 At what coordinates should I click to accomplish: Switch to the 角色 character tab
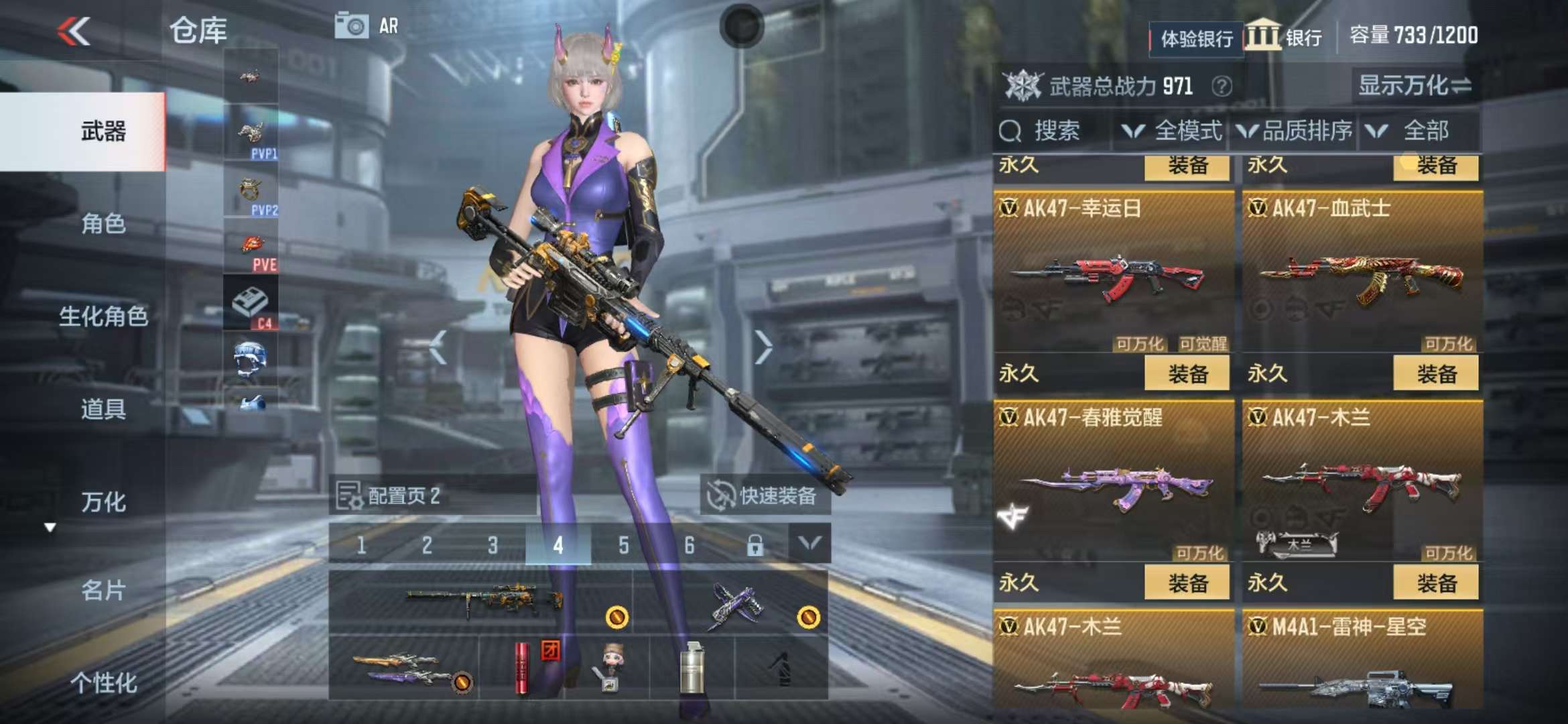click(x=103, y=223)
